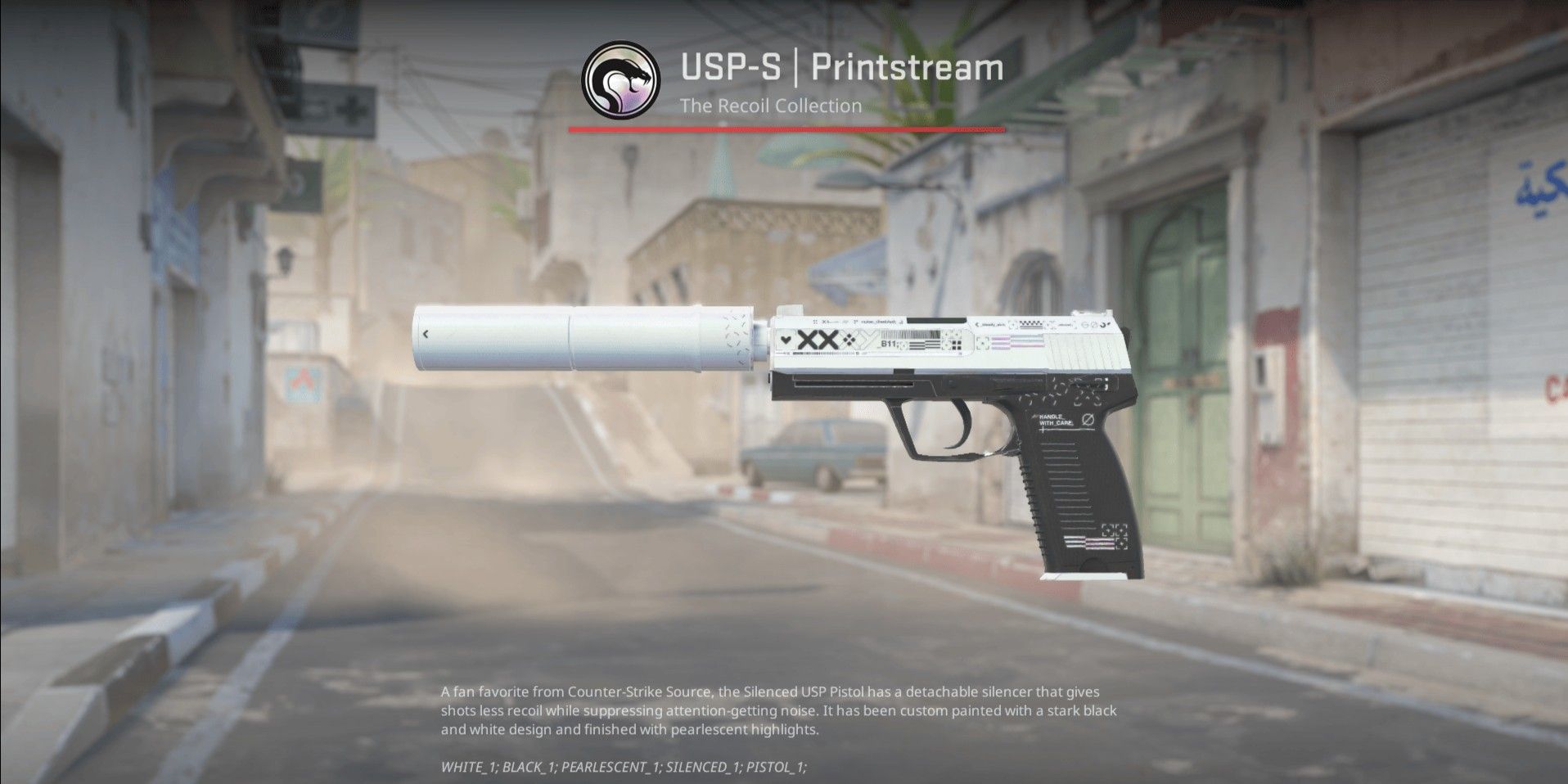Click the barcode graphic on the slide

[911, 334]
